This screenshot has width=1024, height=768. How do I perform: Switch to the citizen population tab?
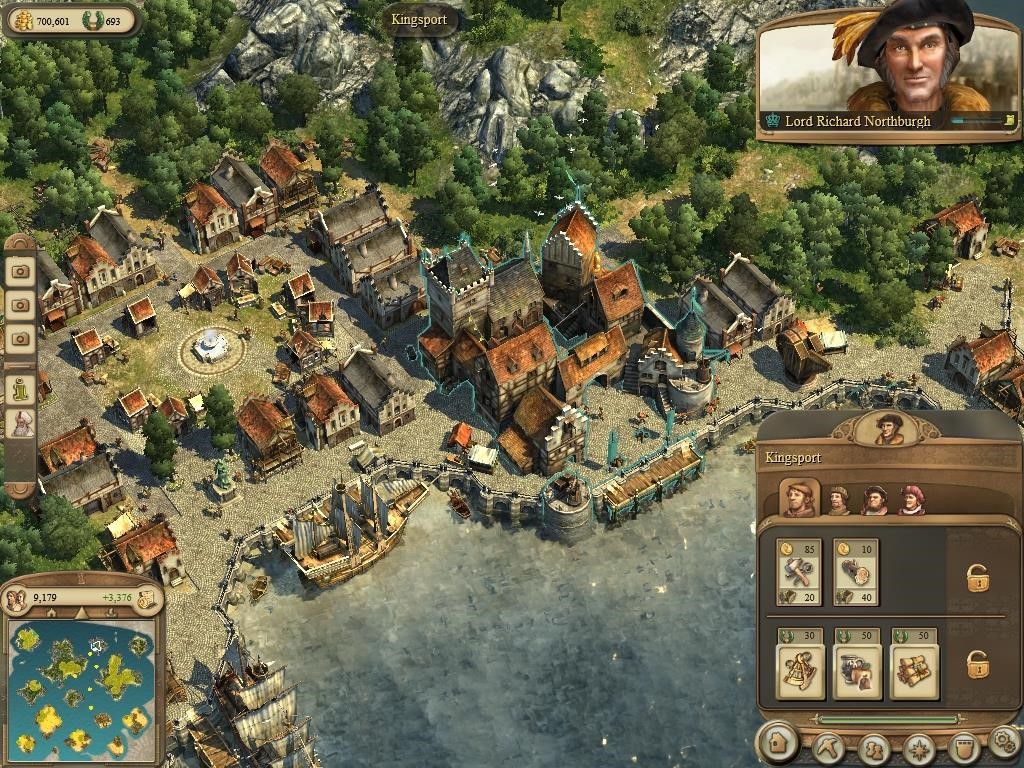tap(838, 499)
